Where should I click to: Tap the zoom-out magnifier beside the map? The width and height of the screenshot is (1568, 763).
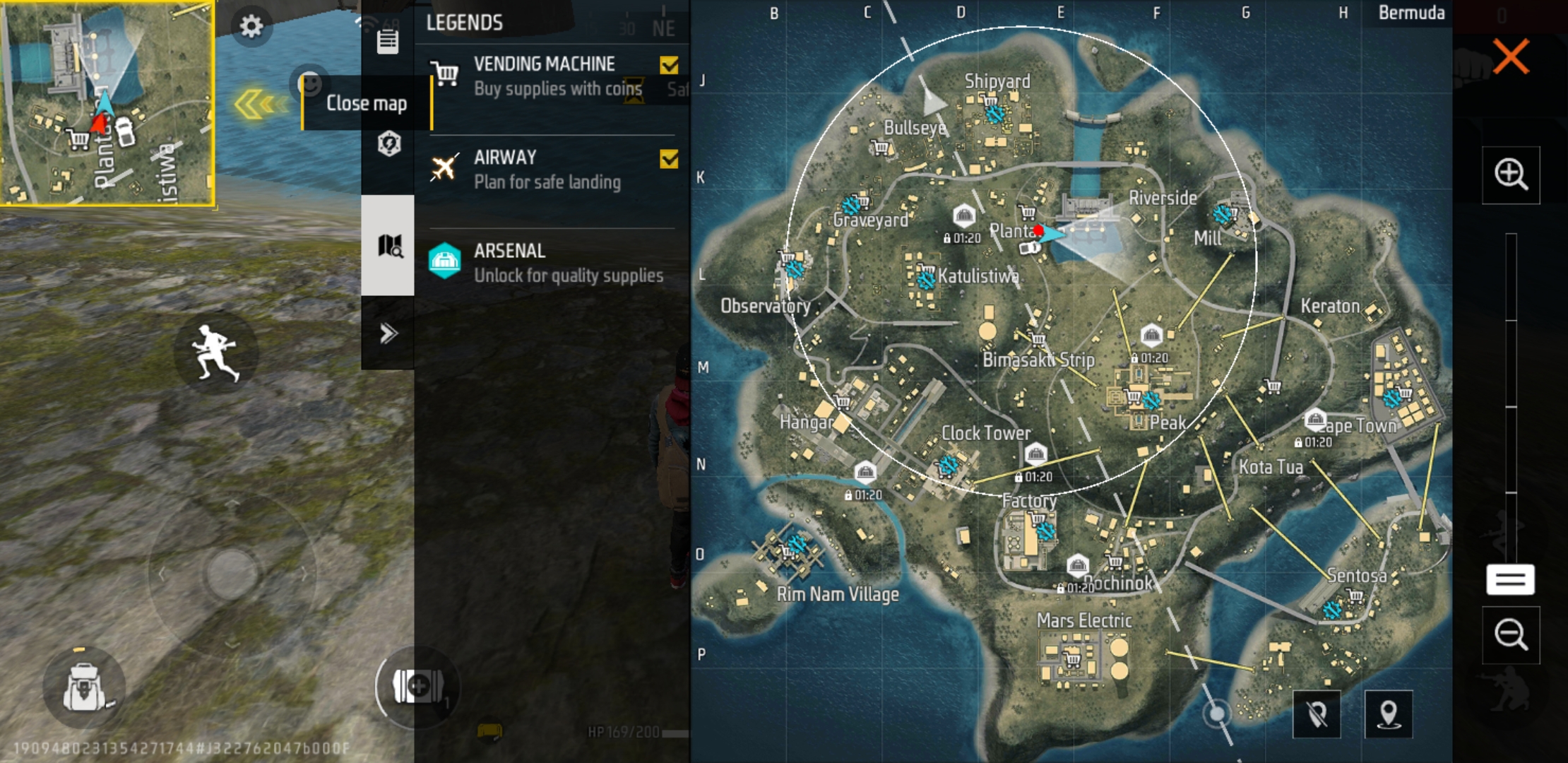(1512, 634)
